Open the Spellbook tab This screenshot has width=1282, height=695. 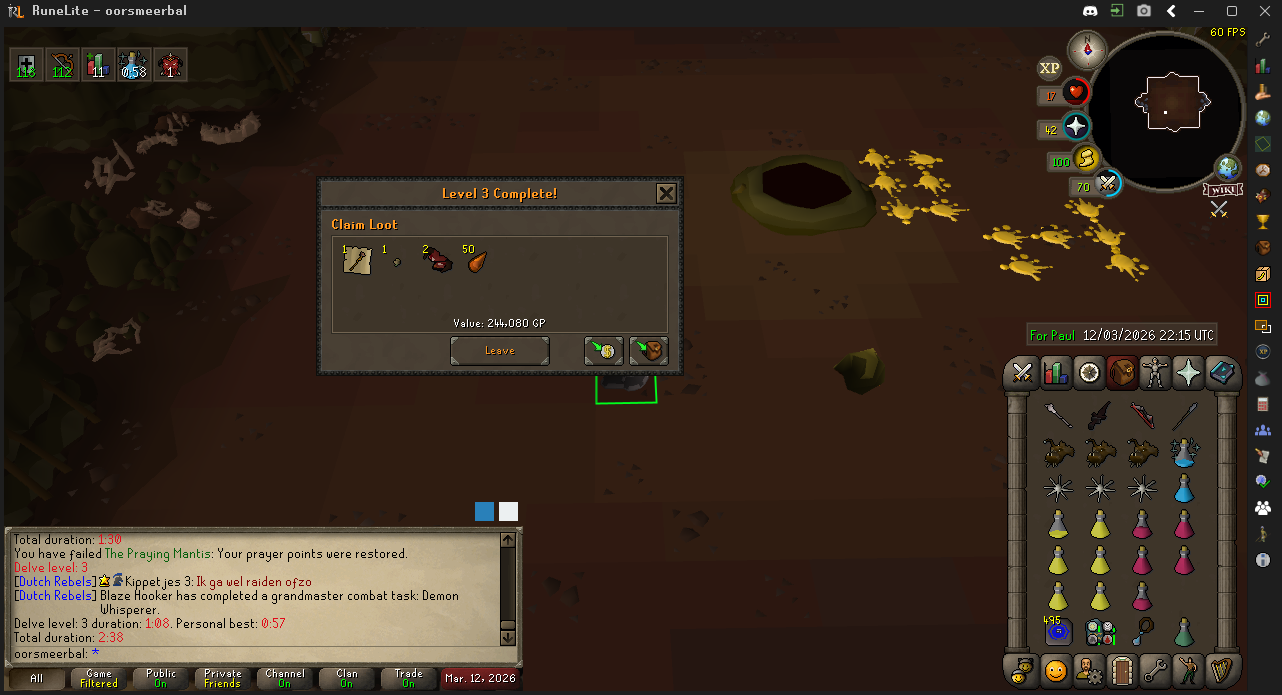[x=1223, y=373]
